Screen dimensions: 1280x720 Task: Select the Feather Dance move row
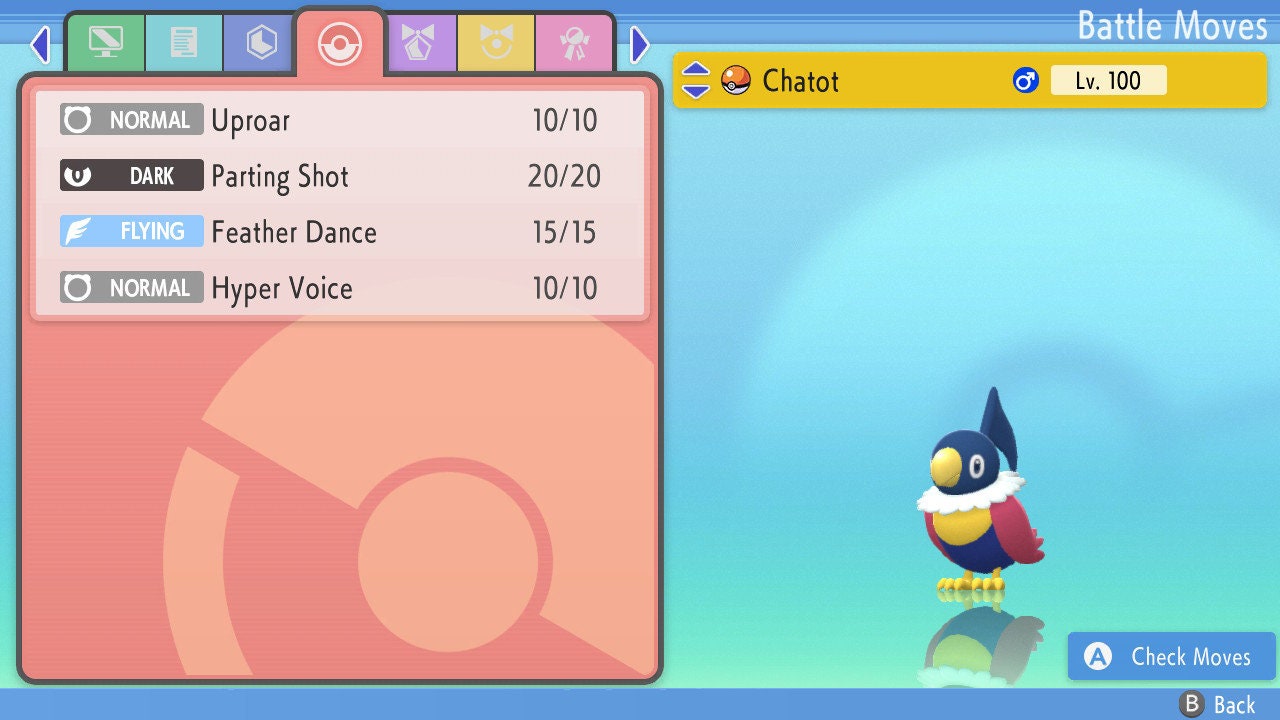coord(340,233)
